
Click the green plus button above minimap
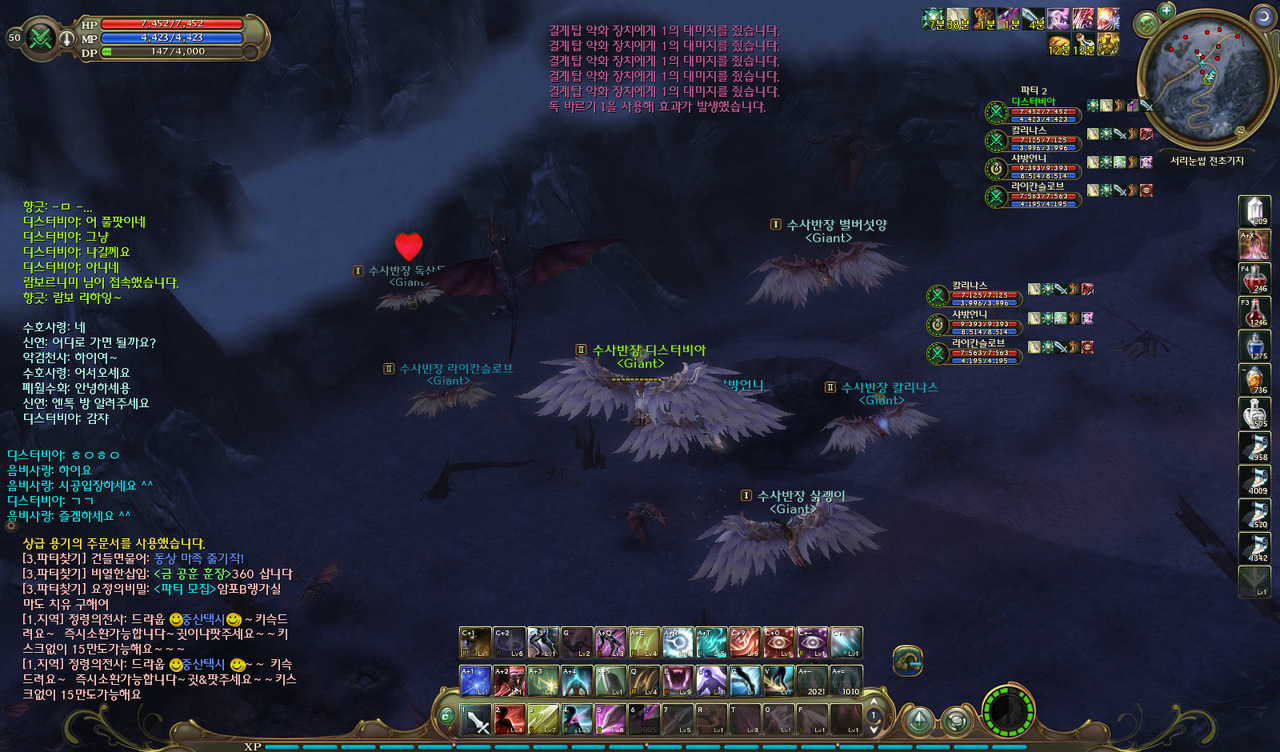pos(1166,11)
